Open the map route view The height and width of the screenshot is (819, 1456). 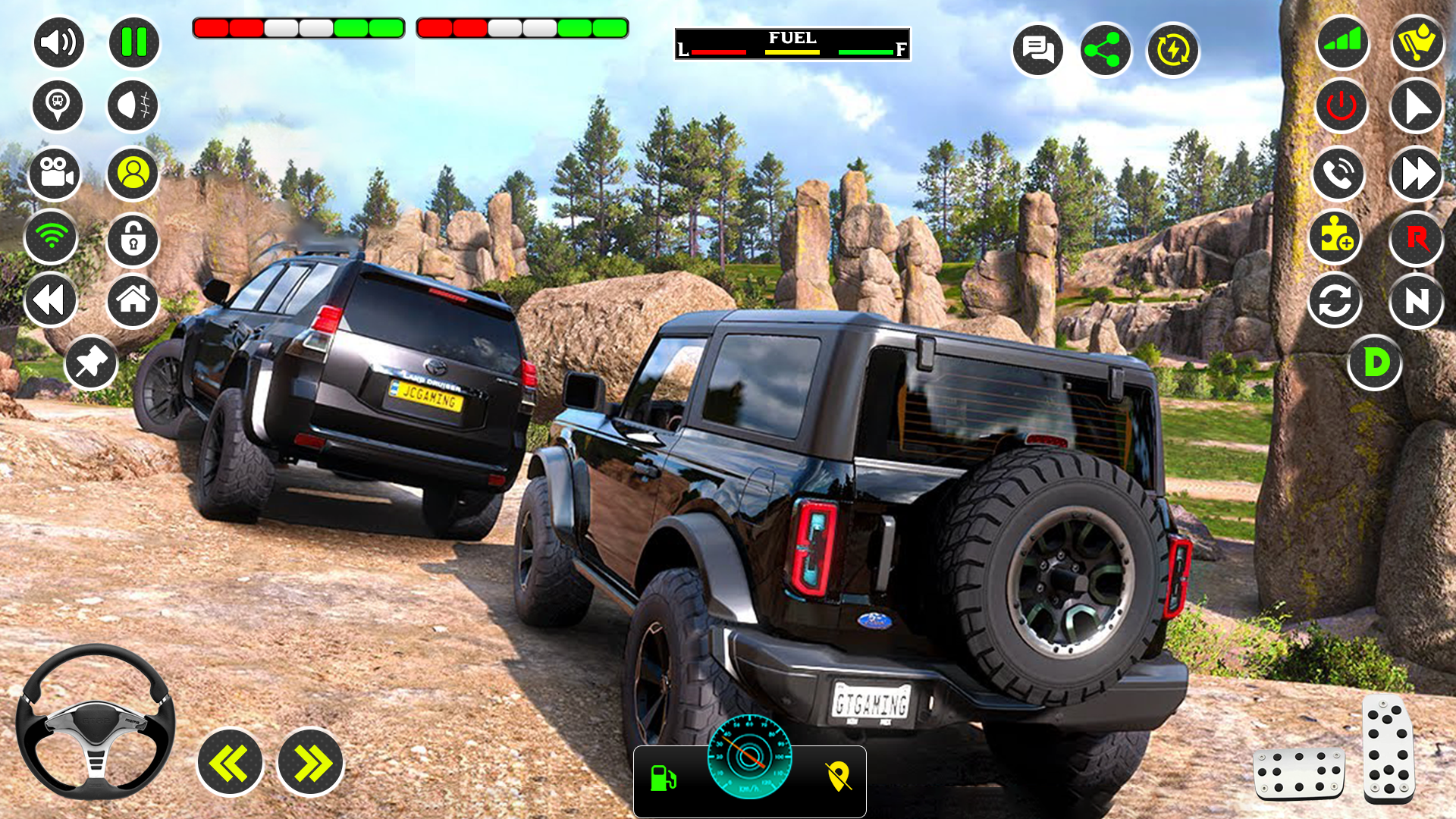pyautogui.click(x=837, y=775)
